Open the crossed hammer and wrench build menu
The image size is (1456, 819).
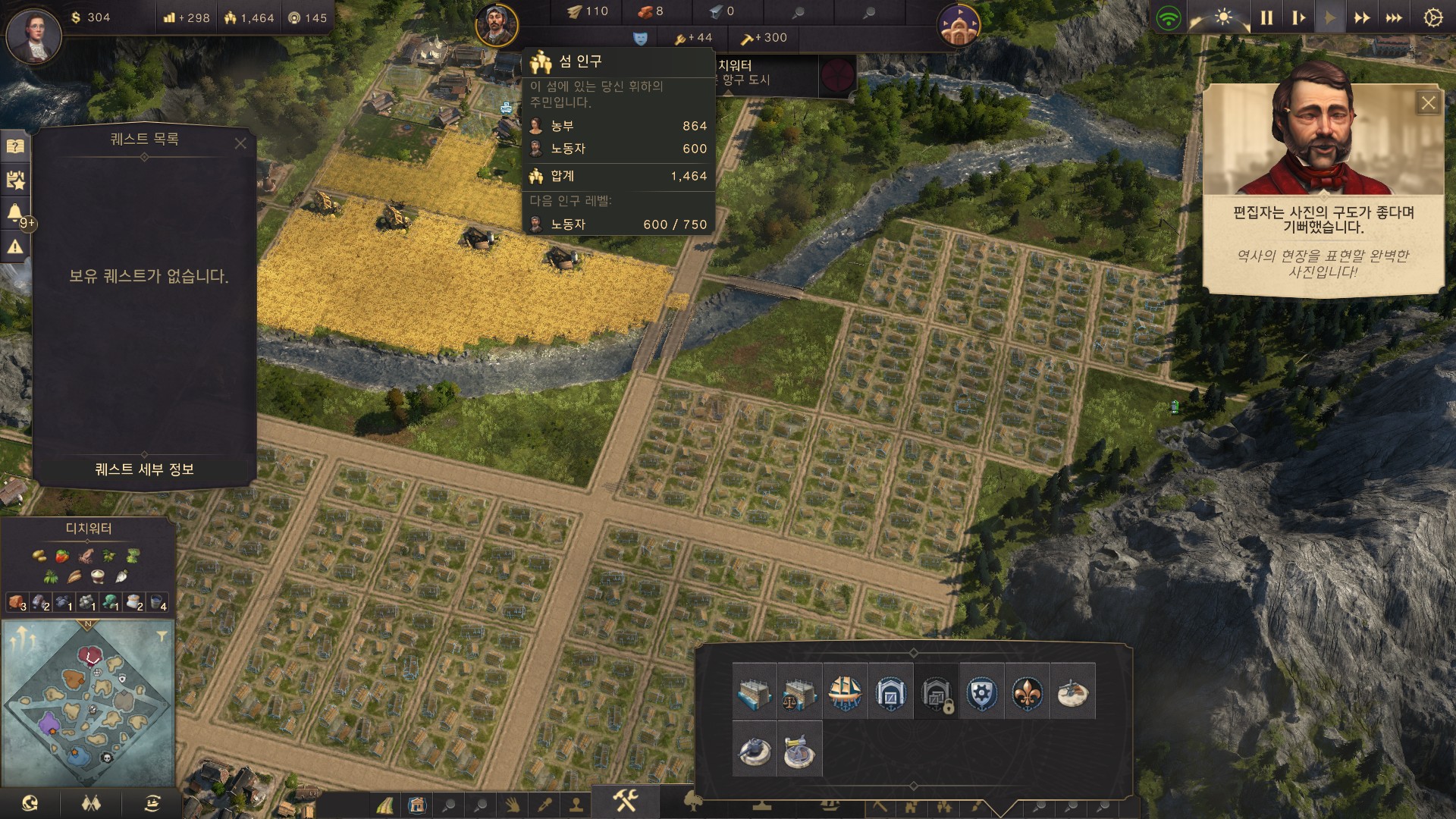[626, 800]
